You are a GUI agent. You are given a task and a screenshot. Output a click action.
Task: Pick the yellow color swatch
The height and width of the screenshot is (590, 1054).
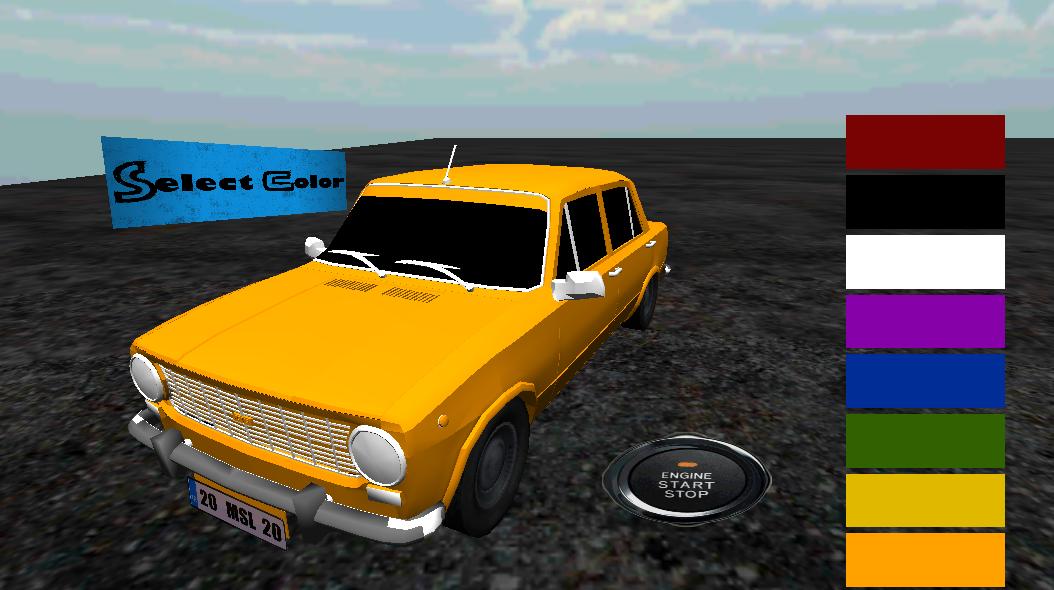point(925,500)
